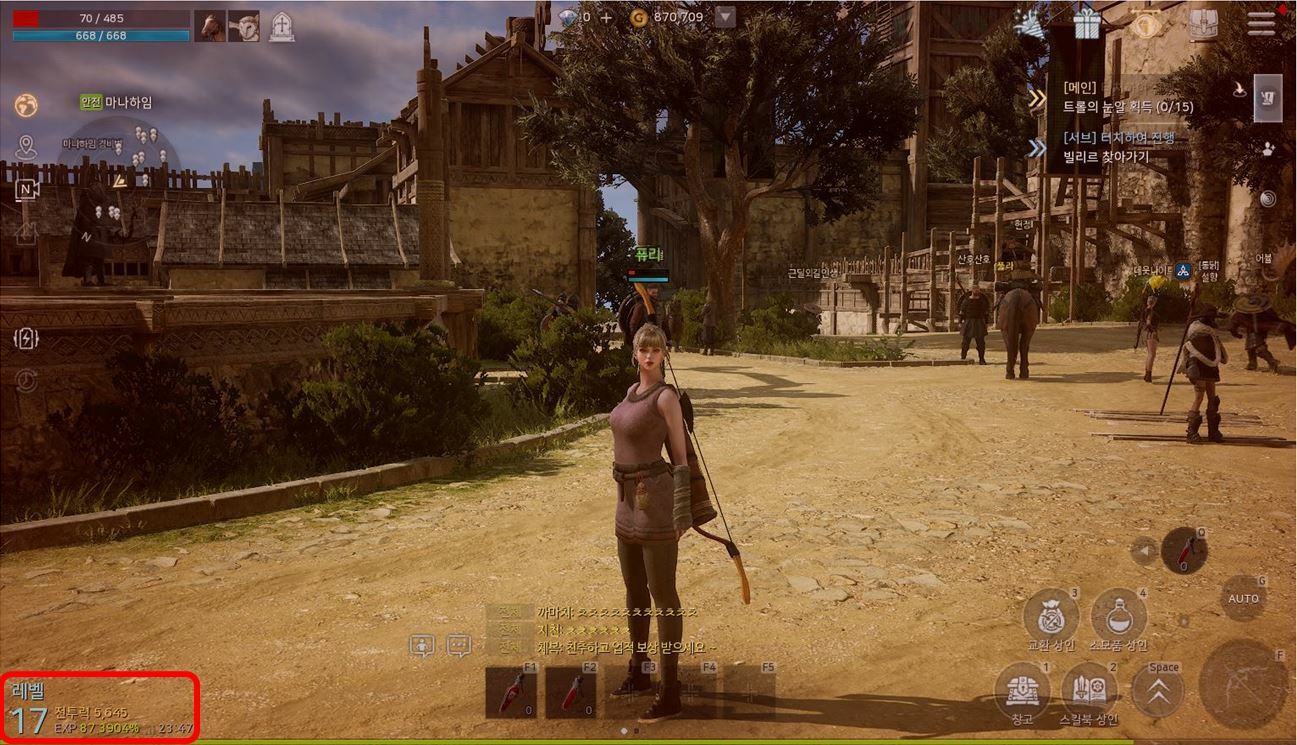Open the 교환 상인 exchange merchant button
Viewport: 1297px width, 745px height.
(x=1050, y=615)
